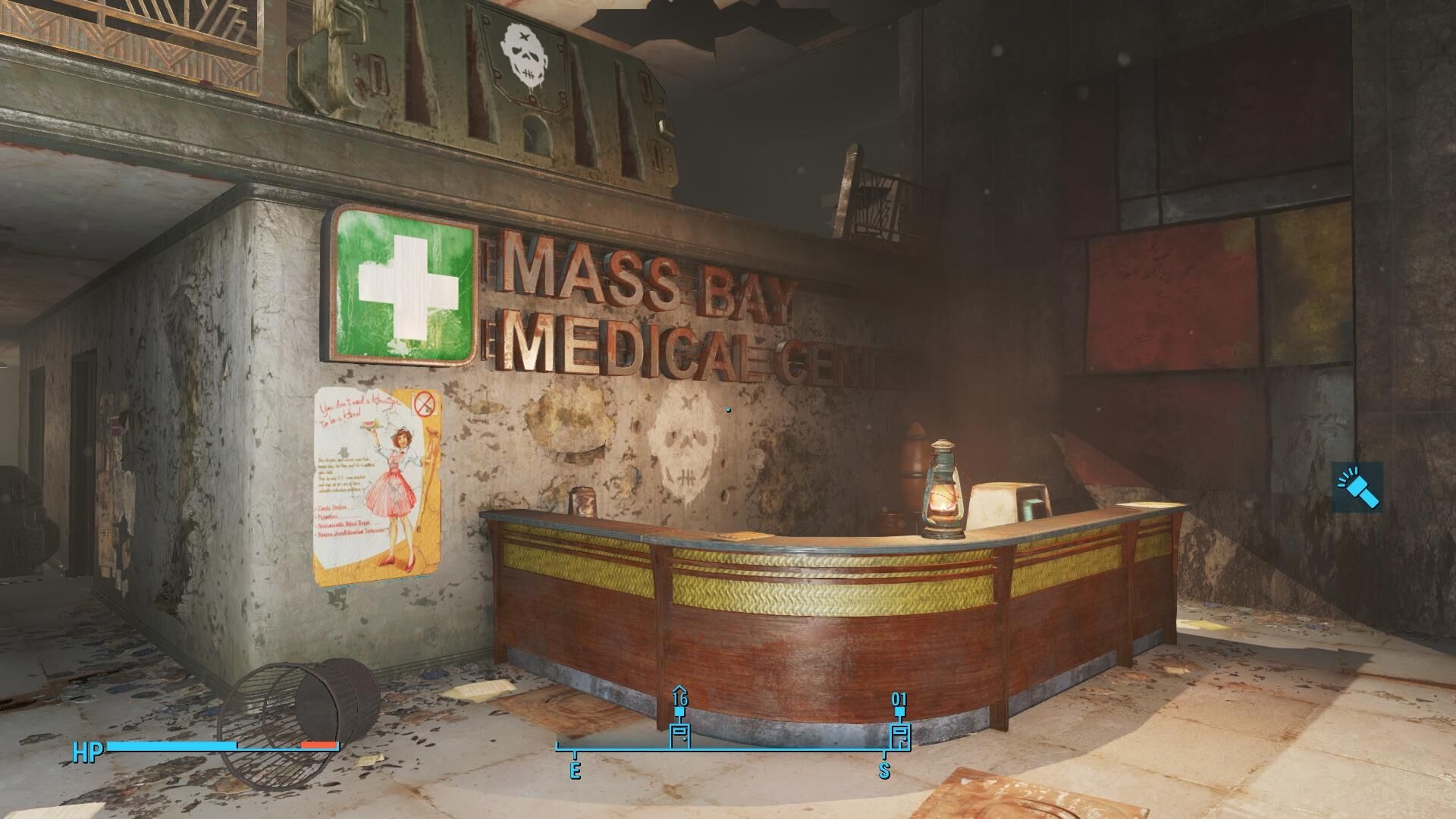Select the compass marker labeled 01
This screenshot has width=1456, height=819.
pos(899,733)
